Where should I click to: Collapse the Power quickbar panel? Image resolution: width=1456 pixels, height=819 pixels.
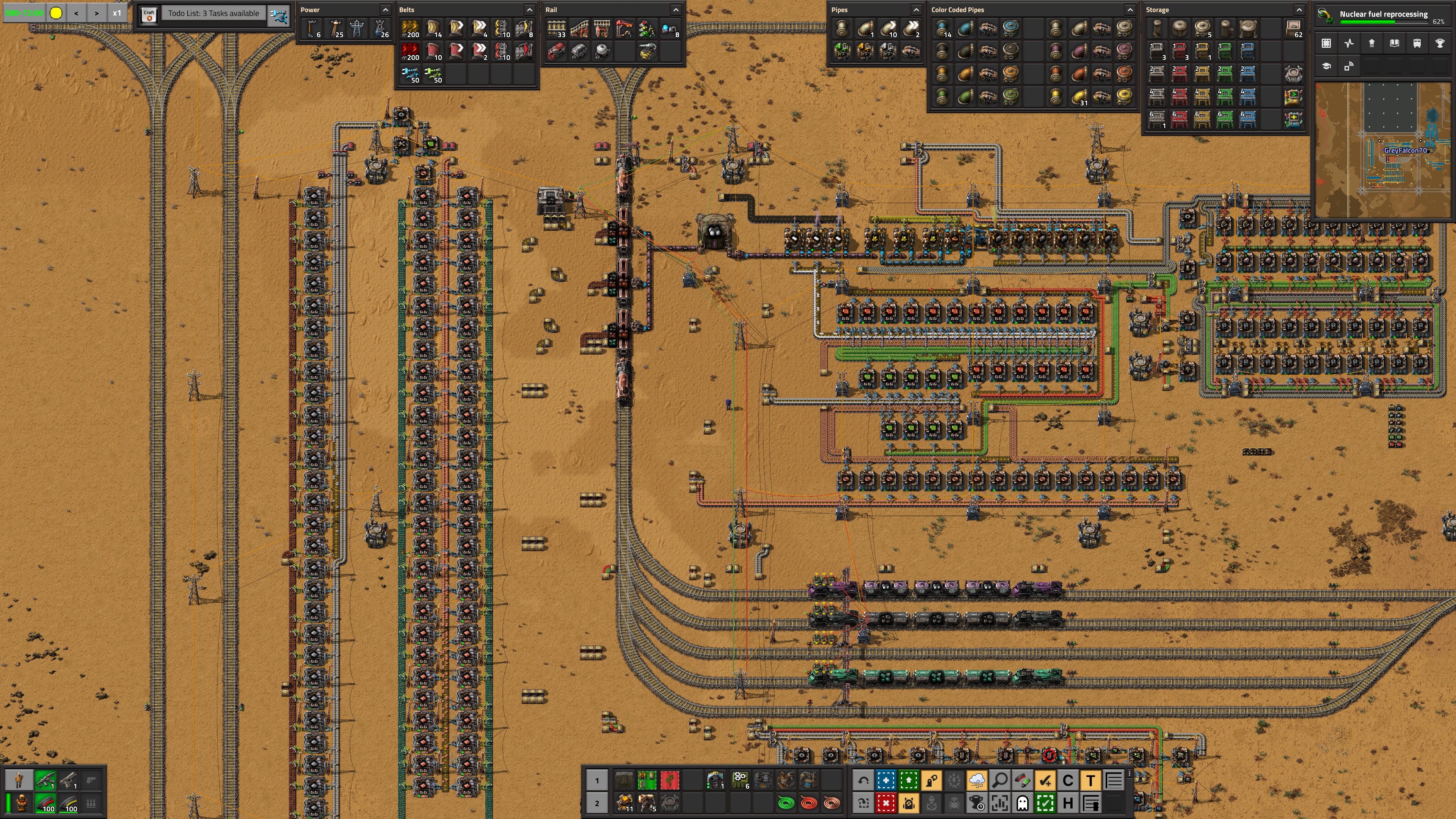[386, 9]
